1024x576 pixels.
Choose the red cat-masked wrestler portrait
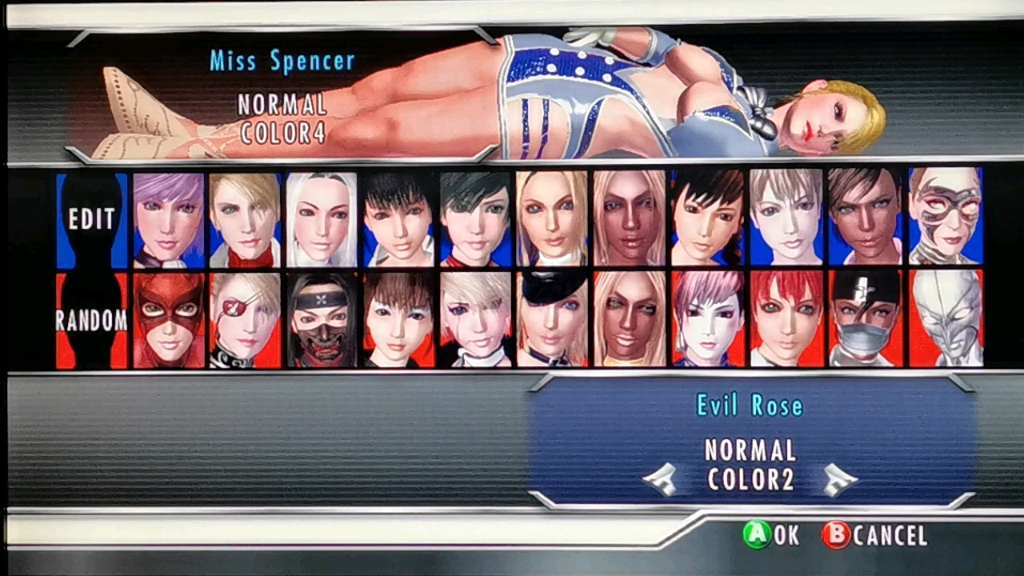pyautogui.click(x=168, y=320)
